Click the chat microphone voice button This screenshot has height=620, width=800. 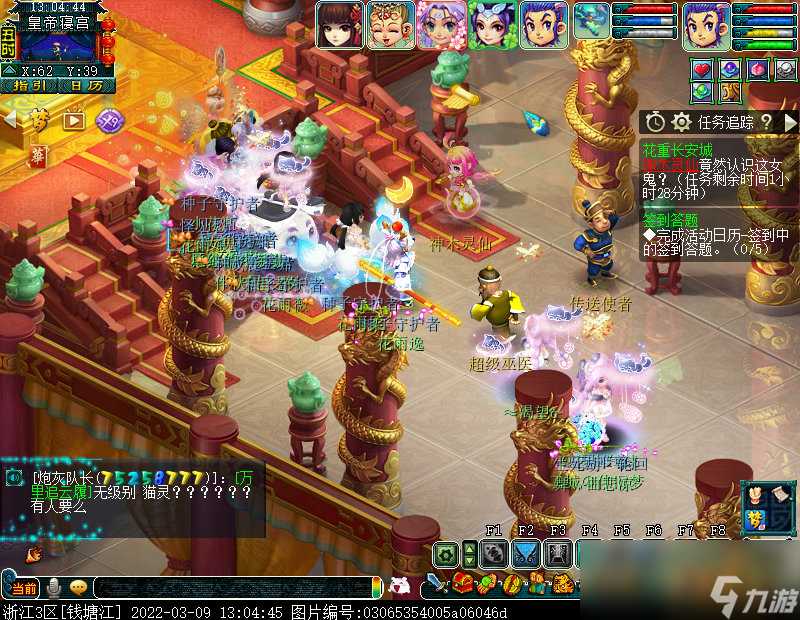(x=53, y=587)
